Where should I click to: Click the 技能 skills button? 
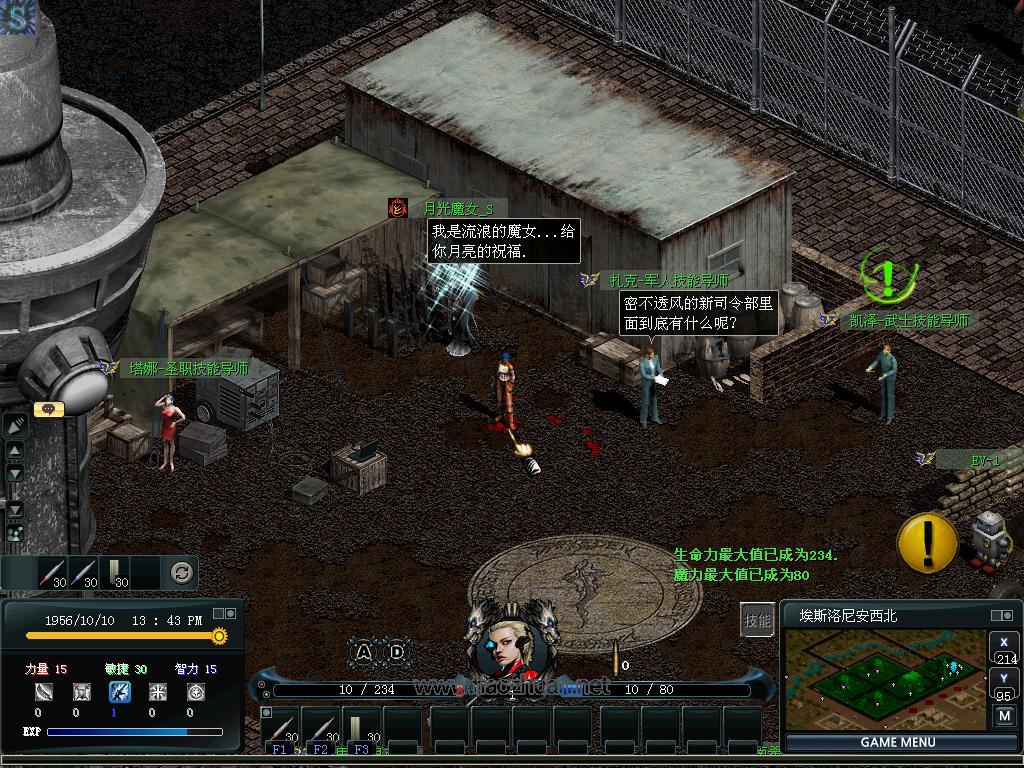758,620
